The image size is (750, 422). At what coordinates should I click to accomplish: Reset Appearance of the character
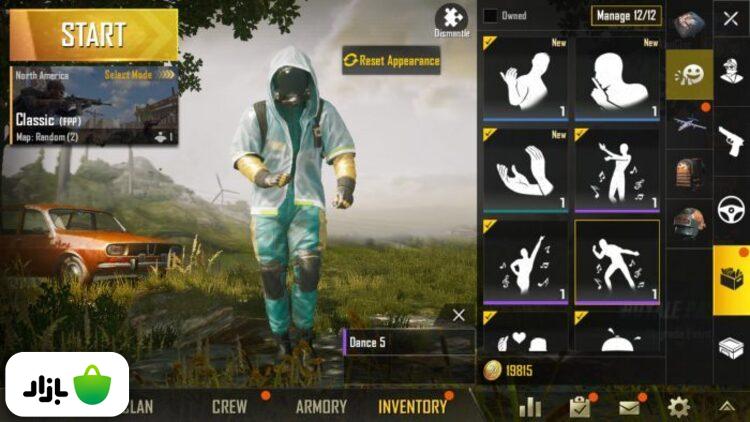[392, 61]
